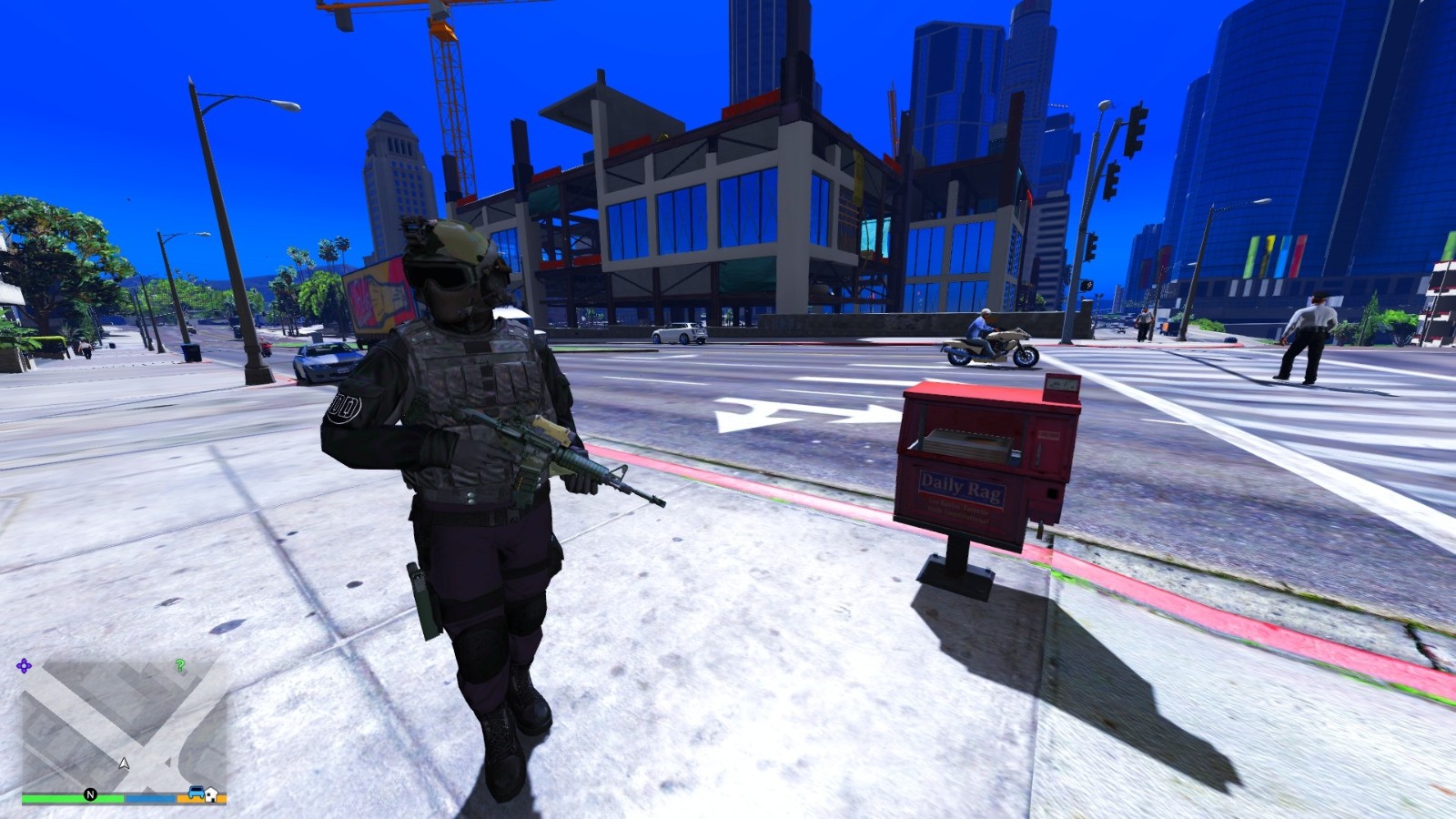This screenshot has width=1456, height=819.
Task: Click the coin slot panel on the newspaper box
Action: (1060, 385)
